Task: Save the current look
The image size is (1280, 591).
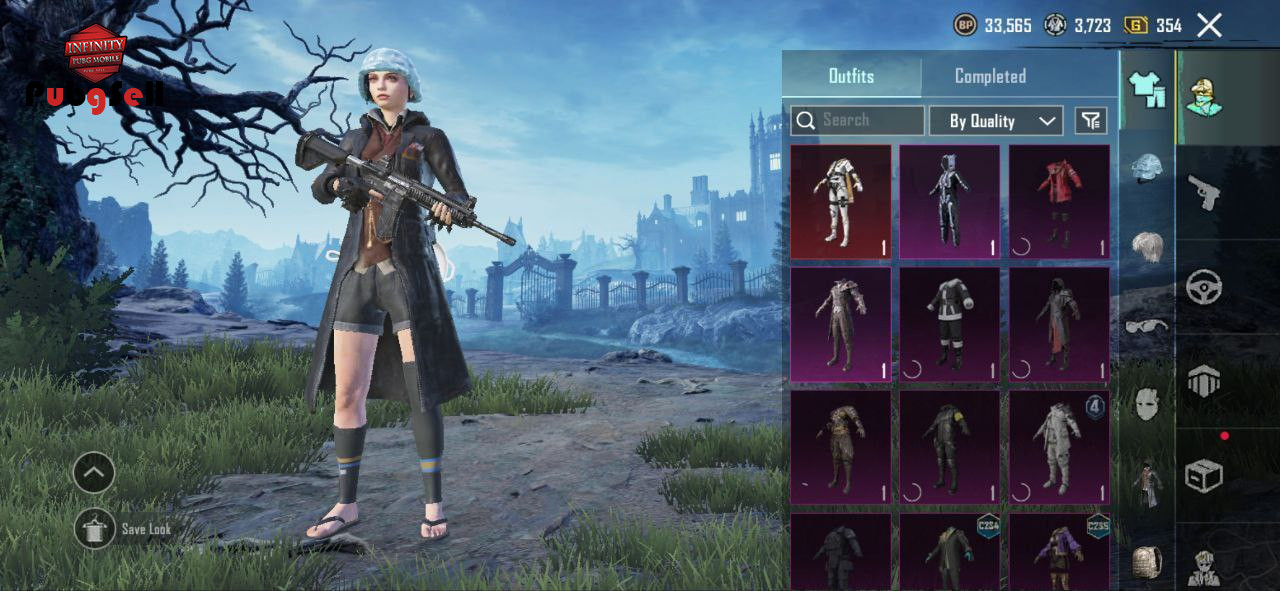Action: click(x=95, y=528)
